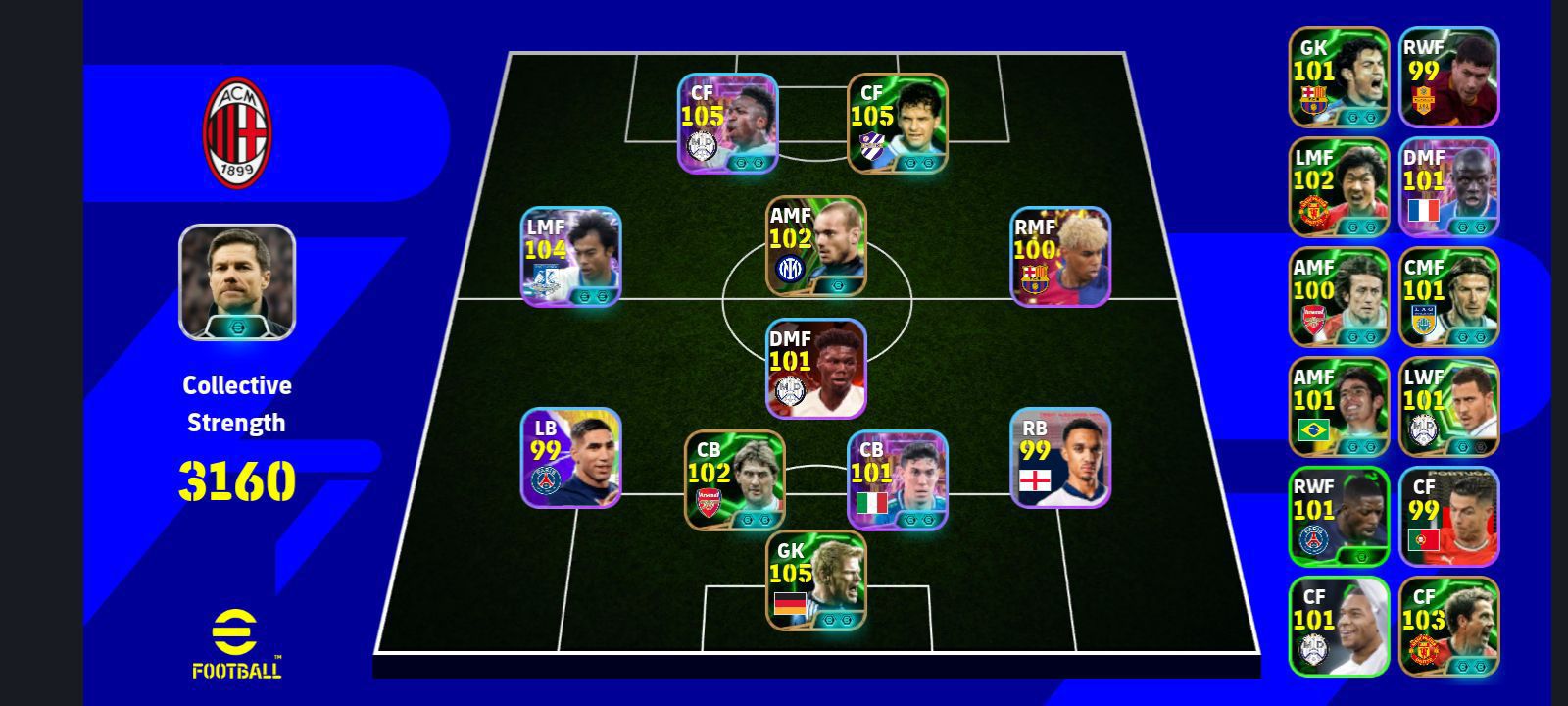Select the manager portrait
This screenshot has height=706, width=1568.
pyautogui.click(x=237, y=282)
